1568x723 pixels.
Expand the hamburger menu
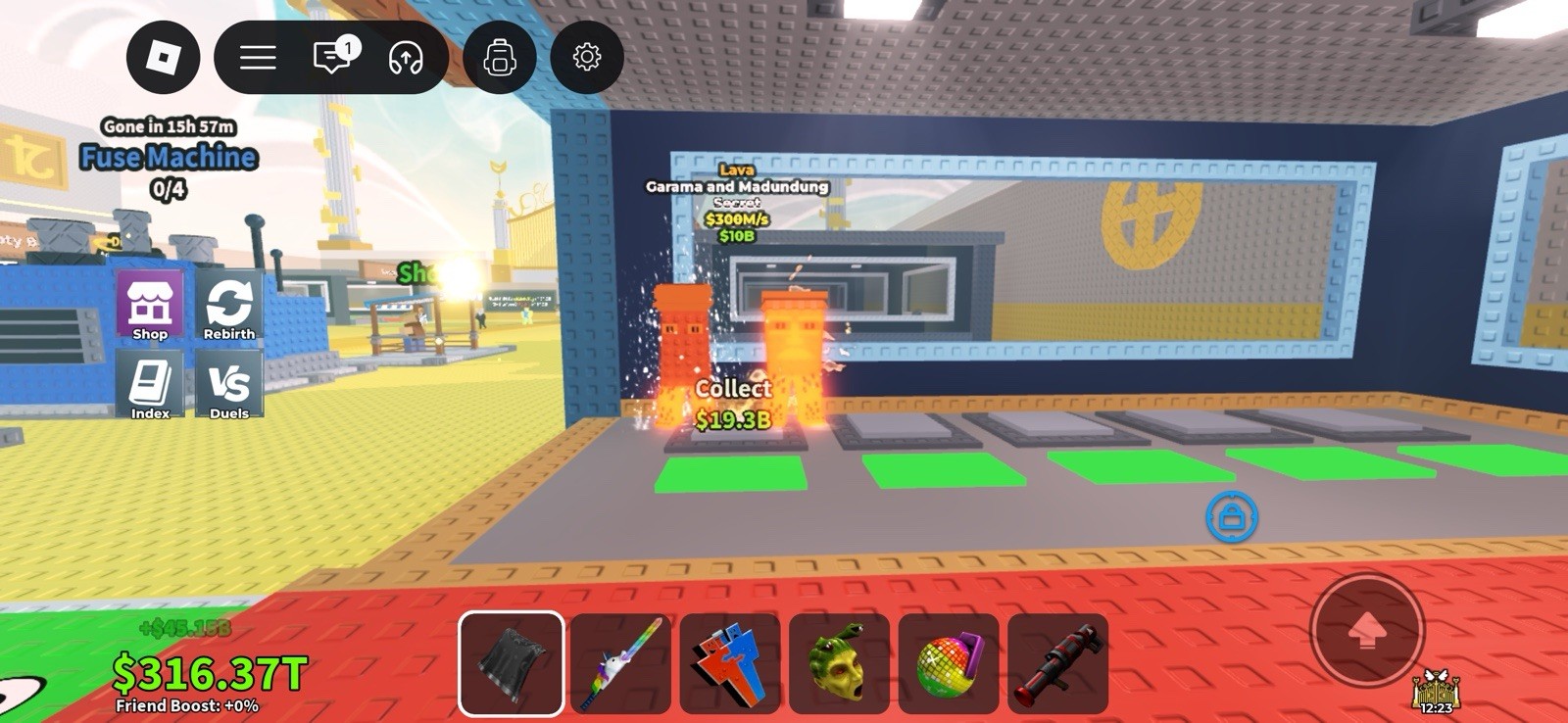(x=255, y=58)
